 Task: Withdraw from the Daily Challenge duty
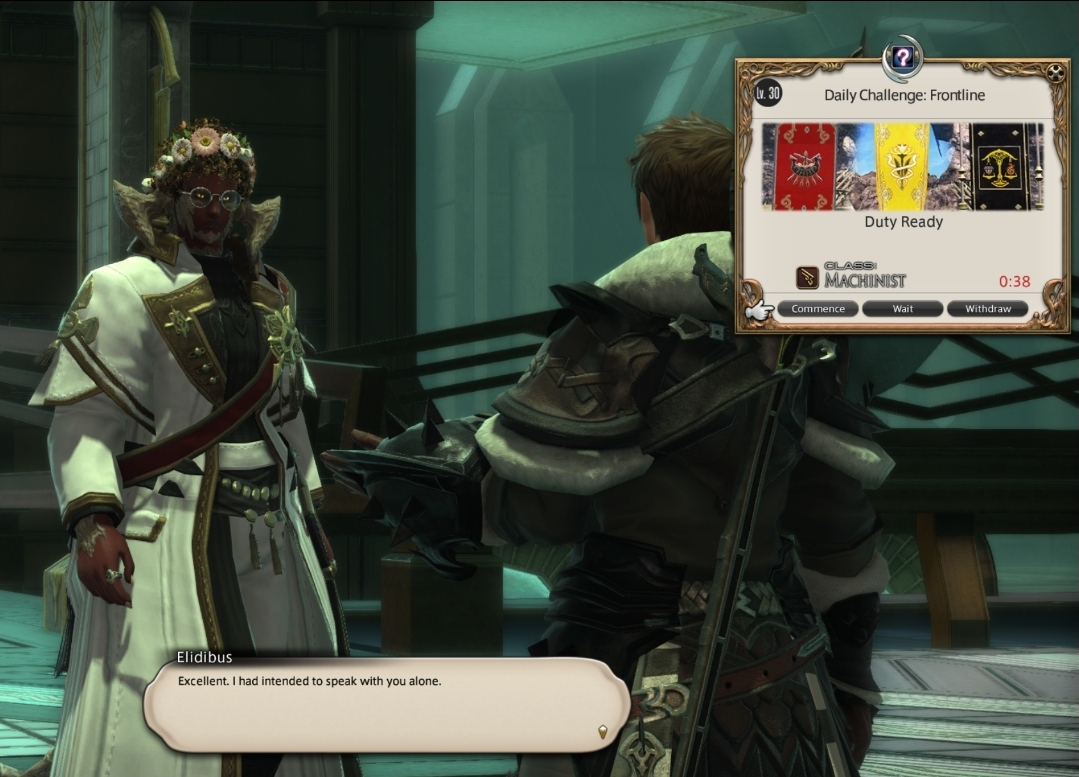[x=987, y=309]
